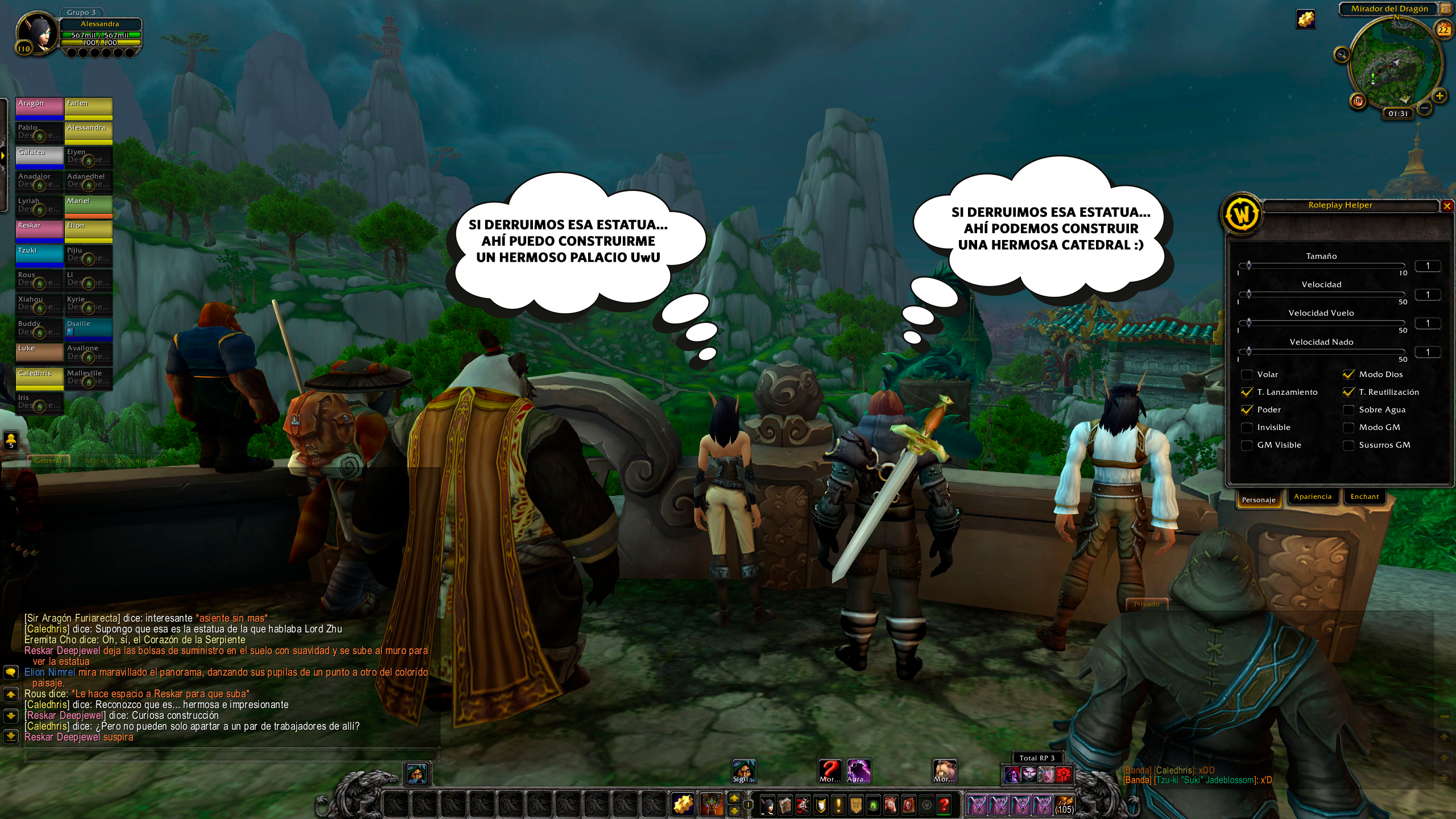This screenshot has height=819, width=1456.
Task: Close the Roleplay Helper window
Action: pos(1447,206)
